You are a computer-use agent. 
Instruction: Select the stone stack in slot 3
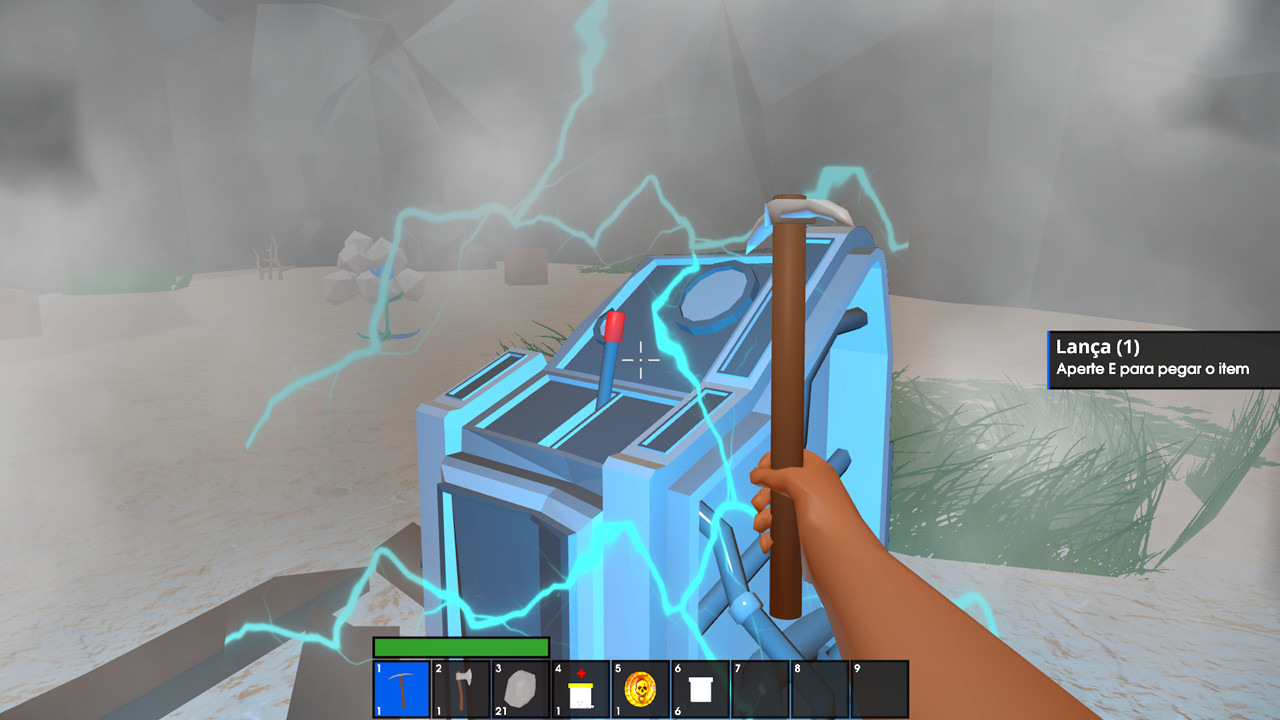pyautogui.click(x=521, y=690)
